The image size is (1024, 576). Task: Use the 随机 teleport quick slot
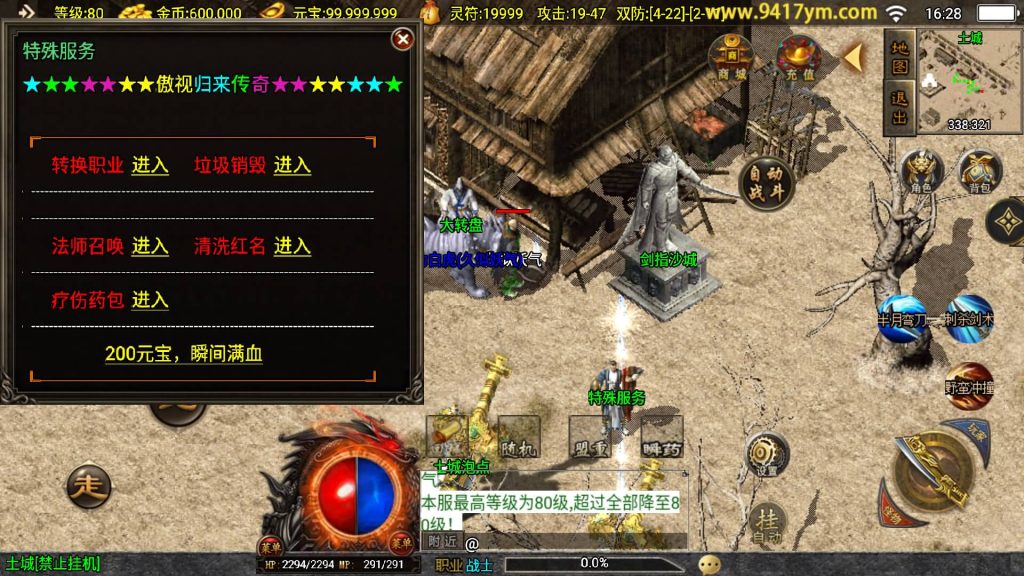tap(518, 437)
